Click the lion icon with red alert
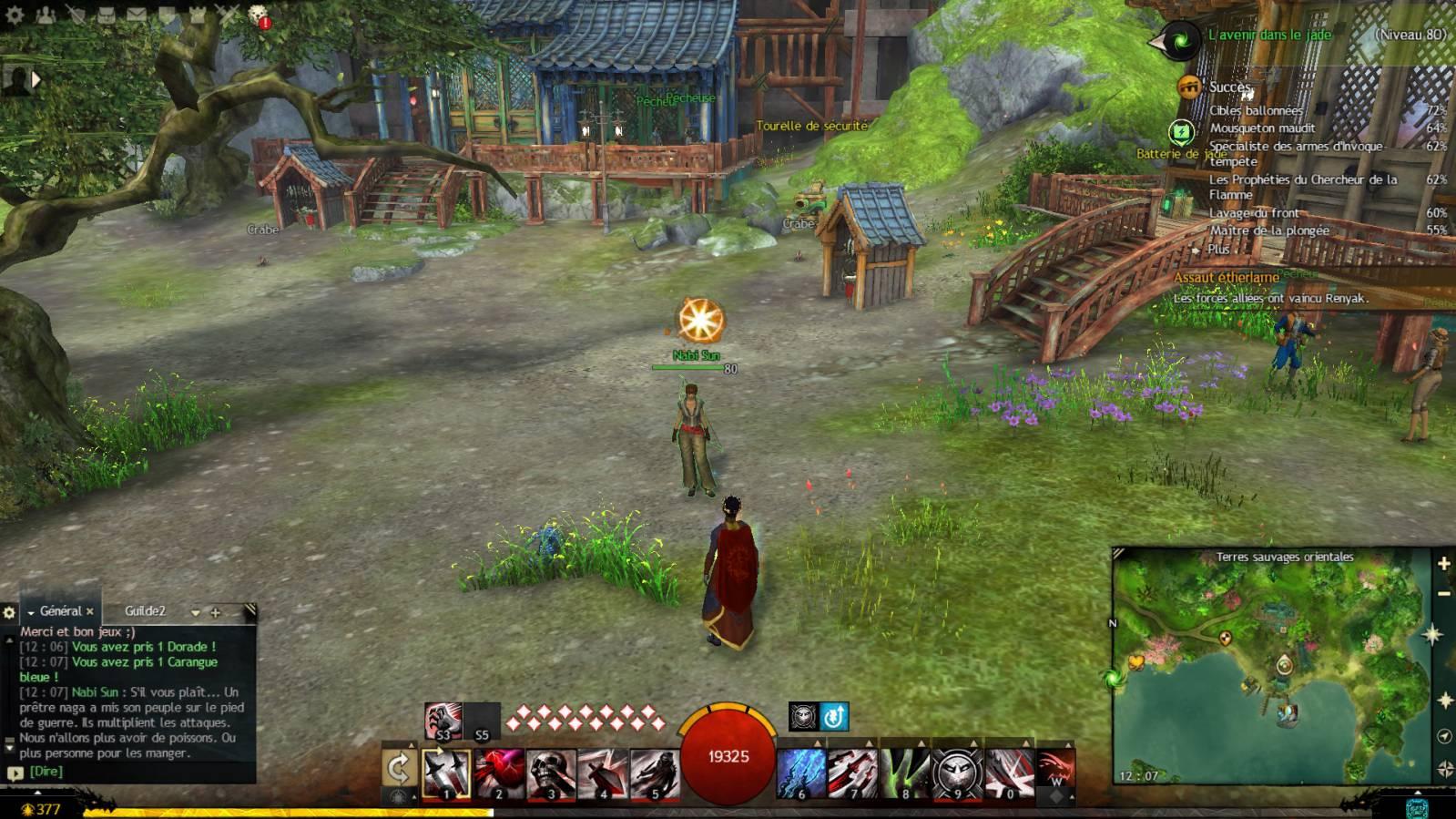 point(259,15)
